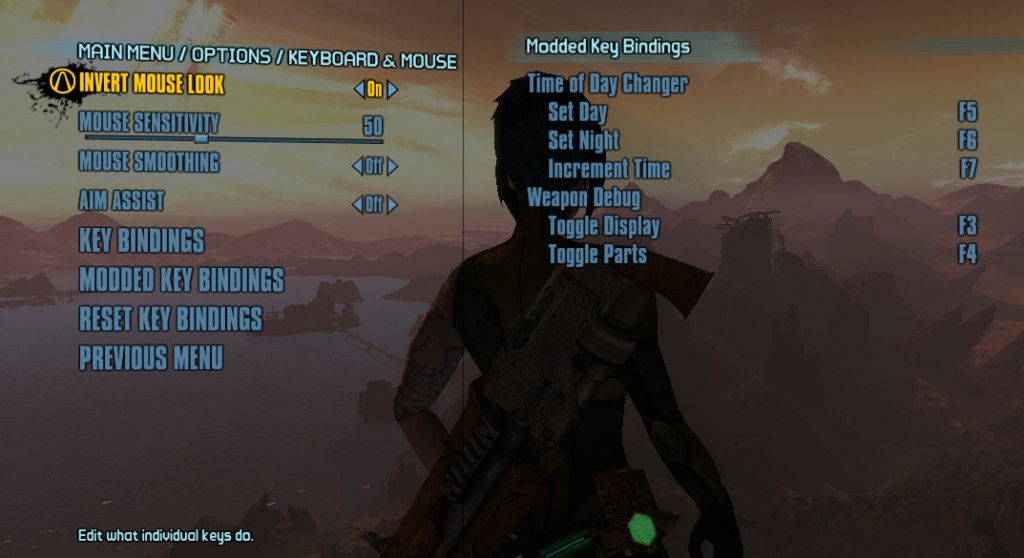Click the right arrow next to Aim Assist
This screenshot has width=1024, height=558.
393,205
